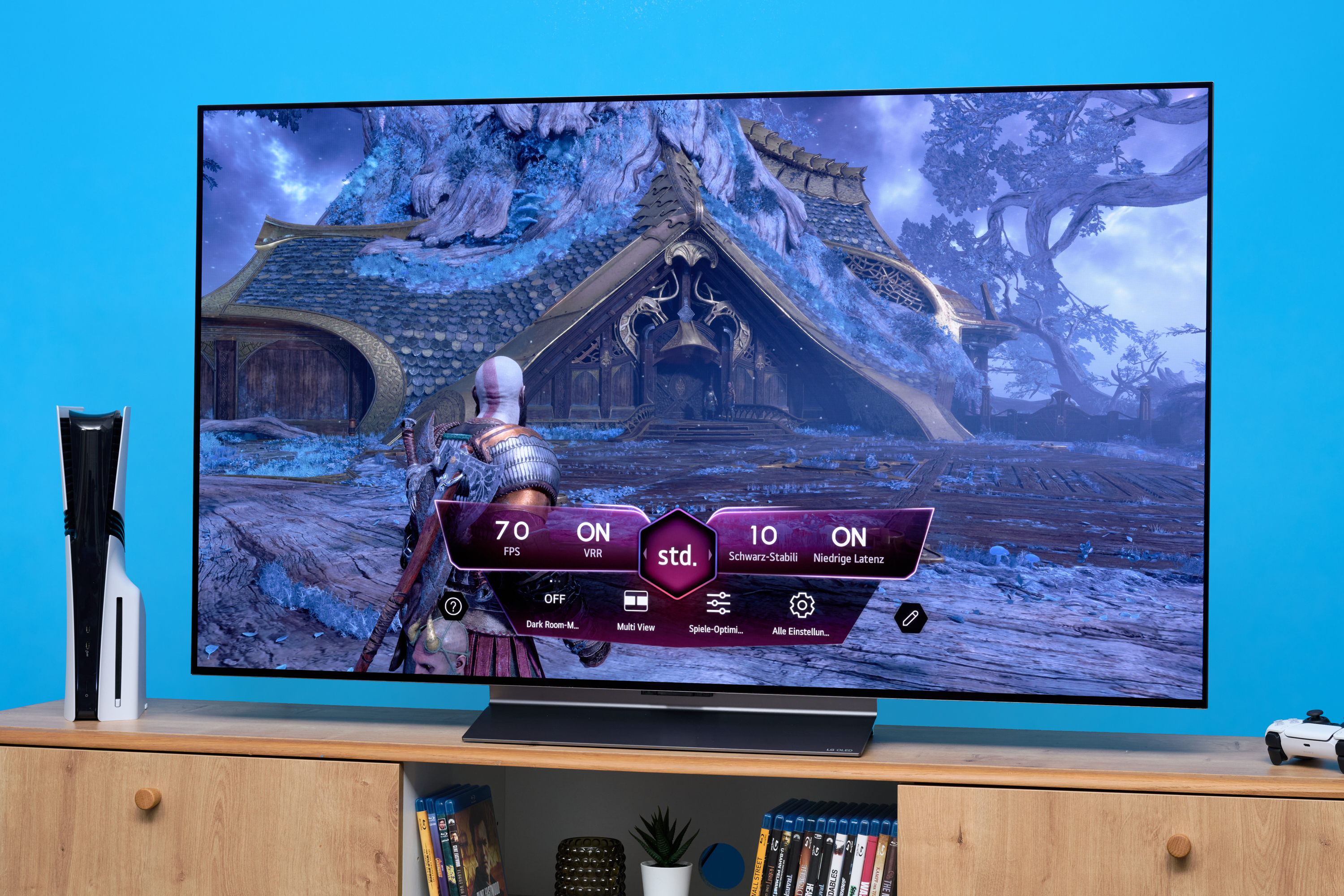Show help via the question mark icon
Screen dimensions: 1344x896
[454, 606]
